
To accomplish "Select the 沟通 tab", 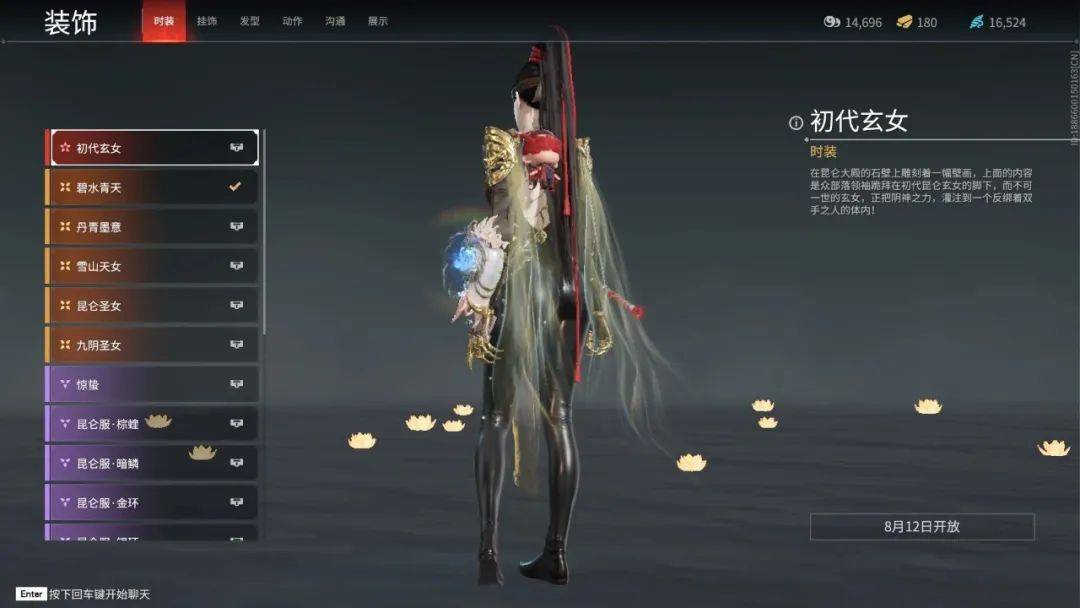I will tap(335, 21).
